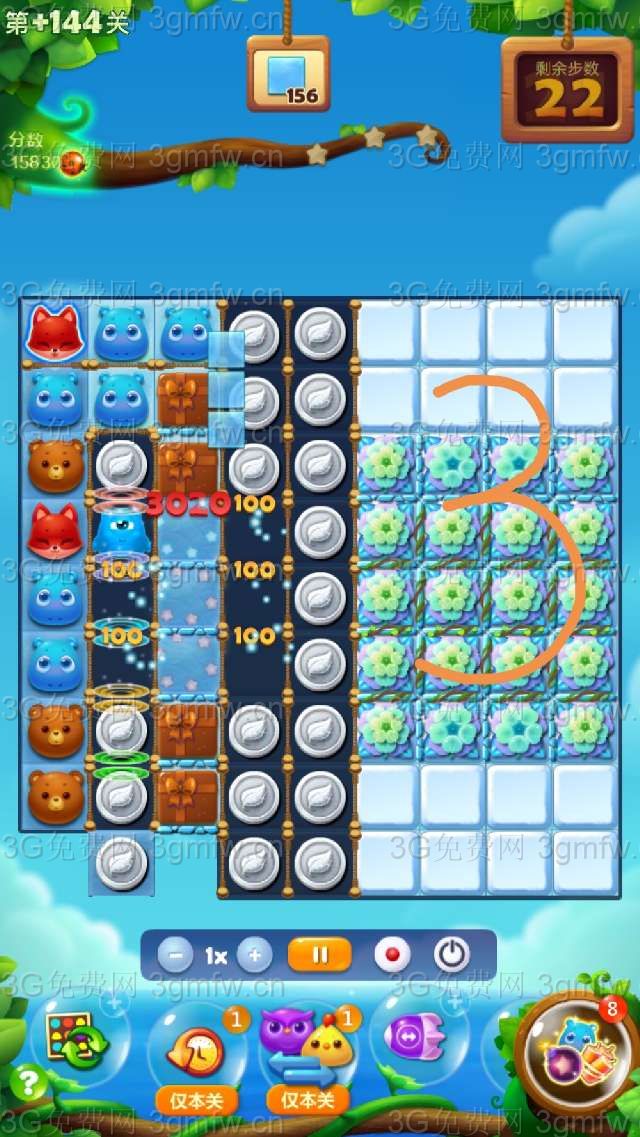
Task: Decrease playback speed with the minus button
Action: tap(175, 955)
